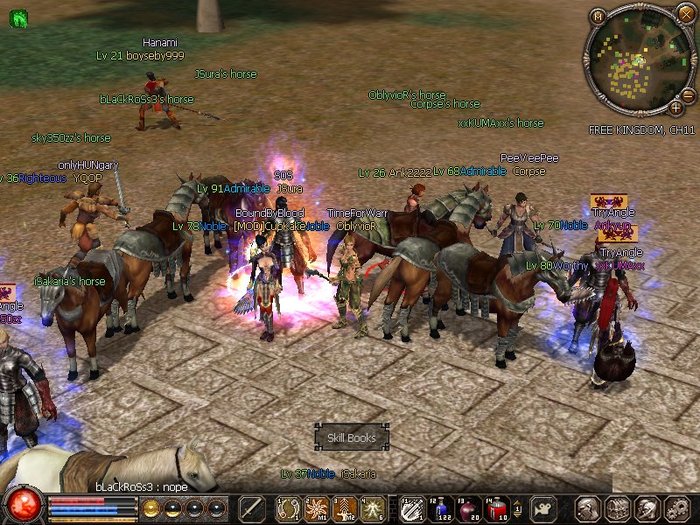Click the green icon in top-left corner
Screen dimensions: 700x525
(17, 18)
